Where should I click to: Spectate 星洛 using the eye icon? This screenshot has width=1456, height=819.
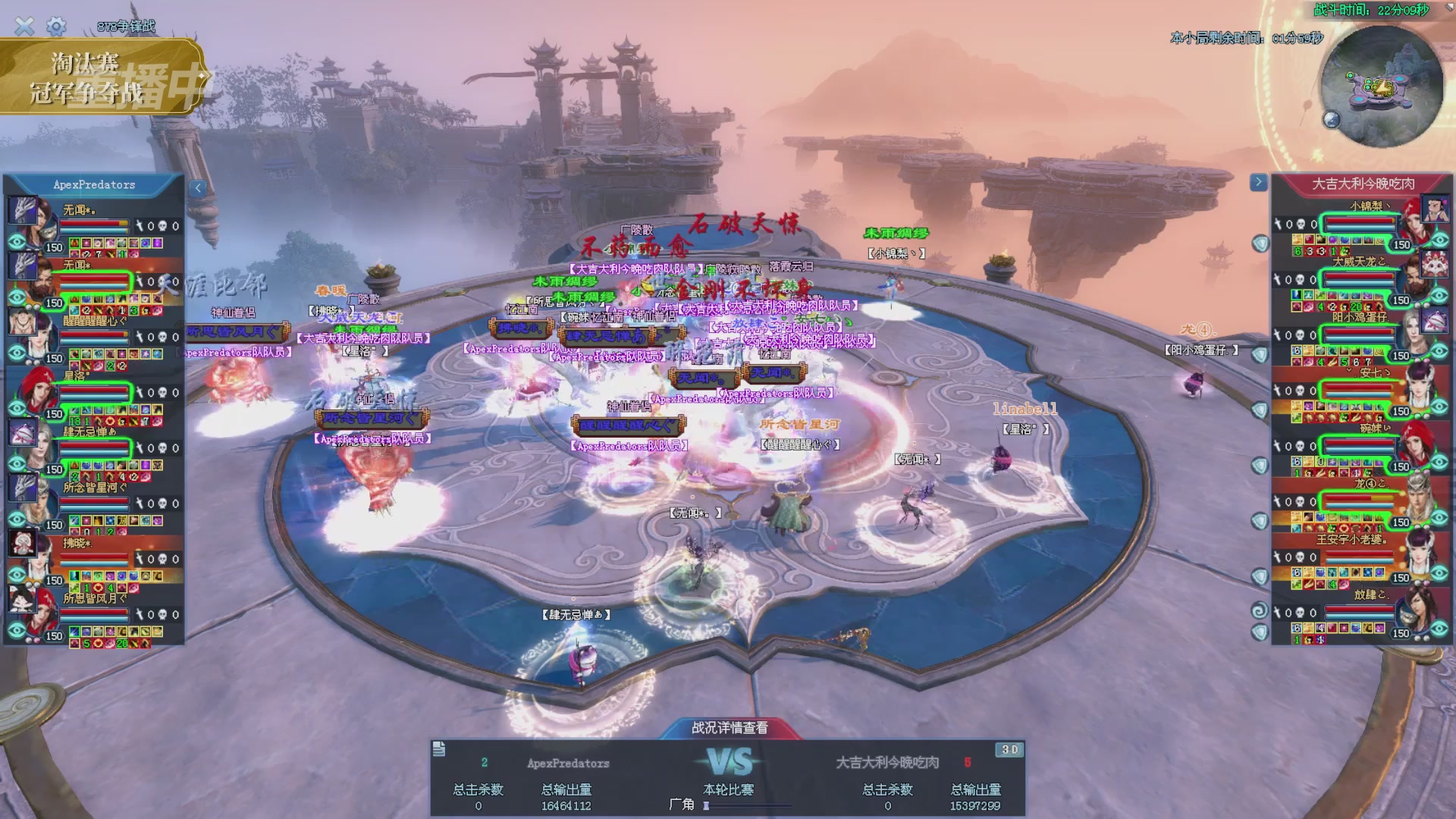[17, 409]
